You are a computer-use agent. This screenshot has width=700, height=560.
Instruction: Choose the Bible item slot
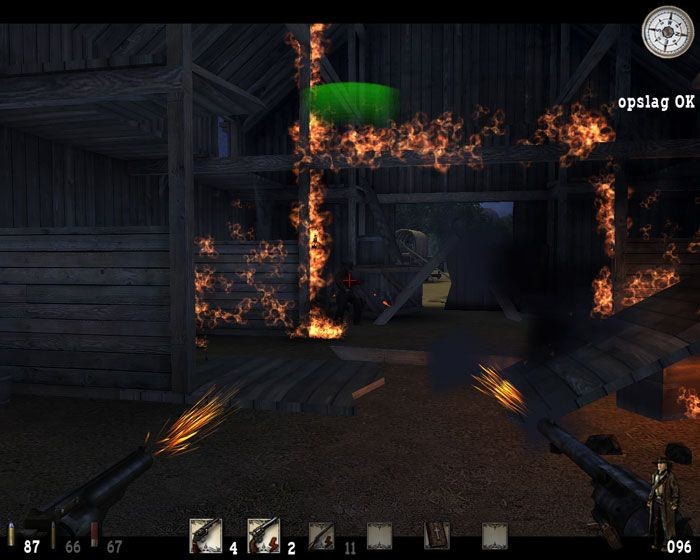(x=437, y=535)
